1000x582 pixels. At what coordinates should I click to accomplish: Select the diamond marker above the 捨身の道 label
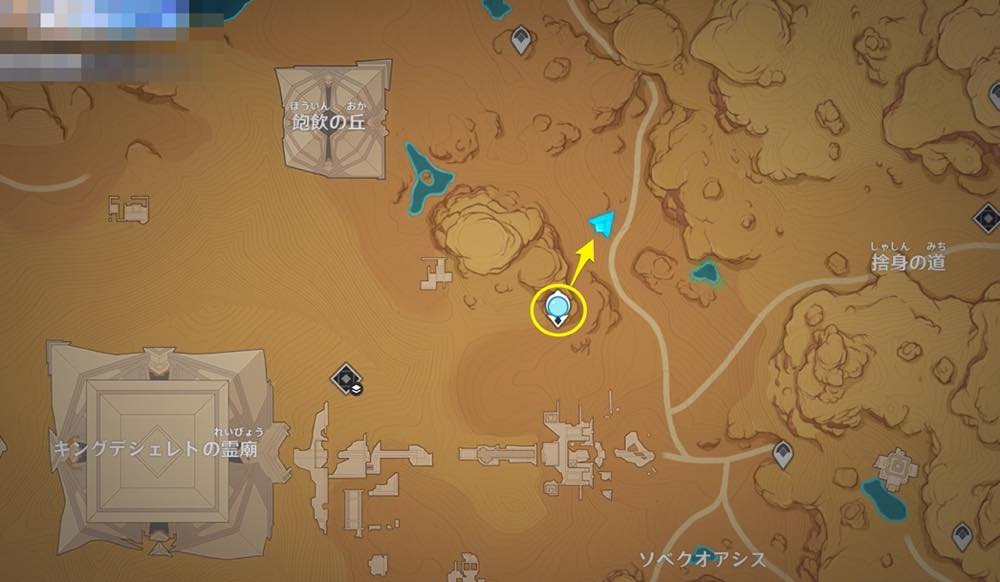coord(986,217)
